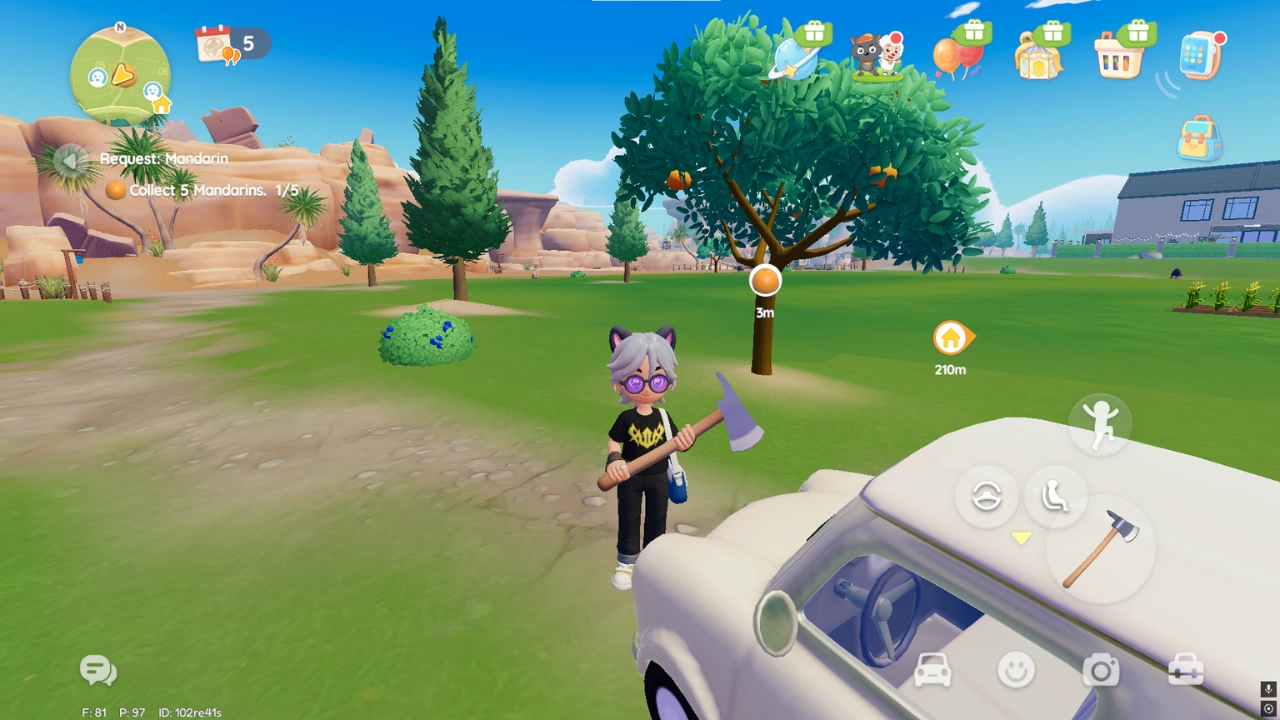Tap the passenger seat sit button
1280x720 pixels.
[x=1055, y=496]
